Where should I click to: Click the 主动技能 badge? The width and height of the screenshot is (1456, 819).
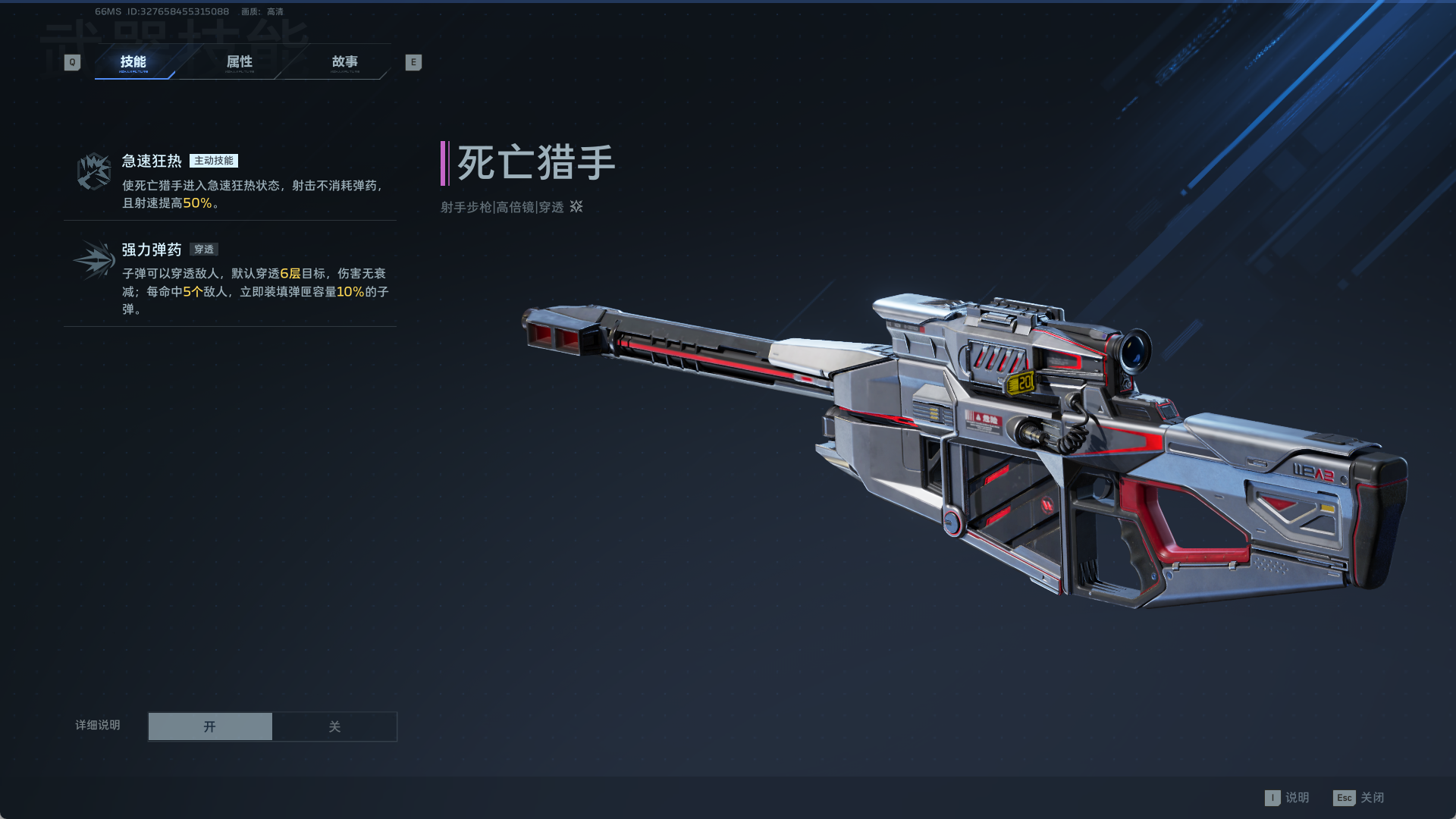pyautogui.click(x=215, y=160)
